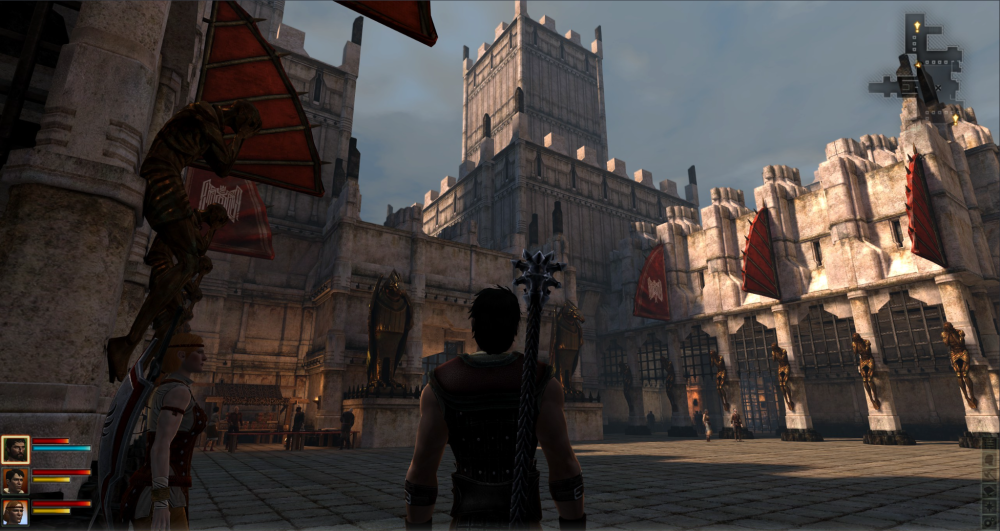
Task: Select the bearded dark-haired party leader portrait
Action: click(x=15, y=449)
